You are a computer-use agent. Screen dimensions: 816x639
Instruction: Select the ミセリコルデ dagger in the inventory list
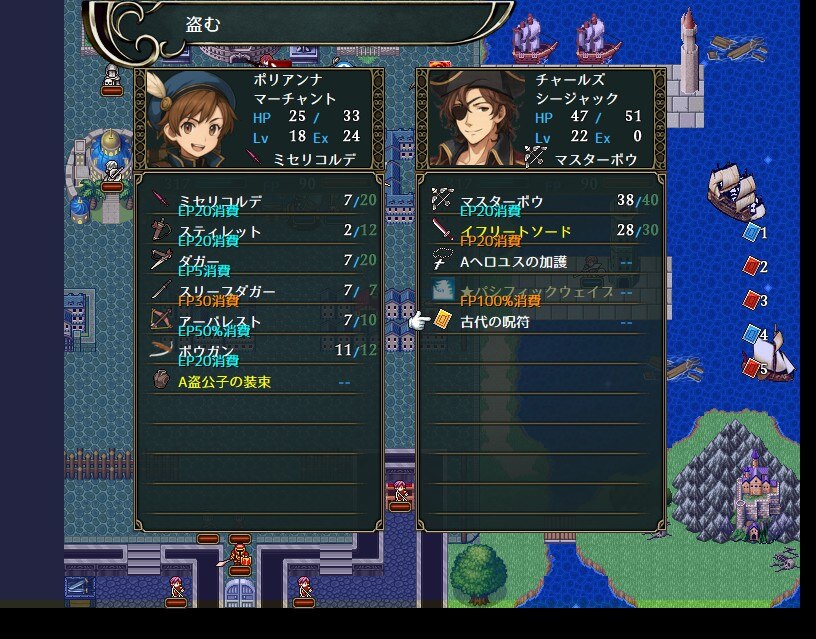coord(258,202)
